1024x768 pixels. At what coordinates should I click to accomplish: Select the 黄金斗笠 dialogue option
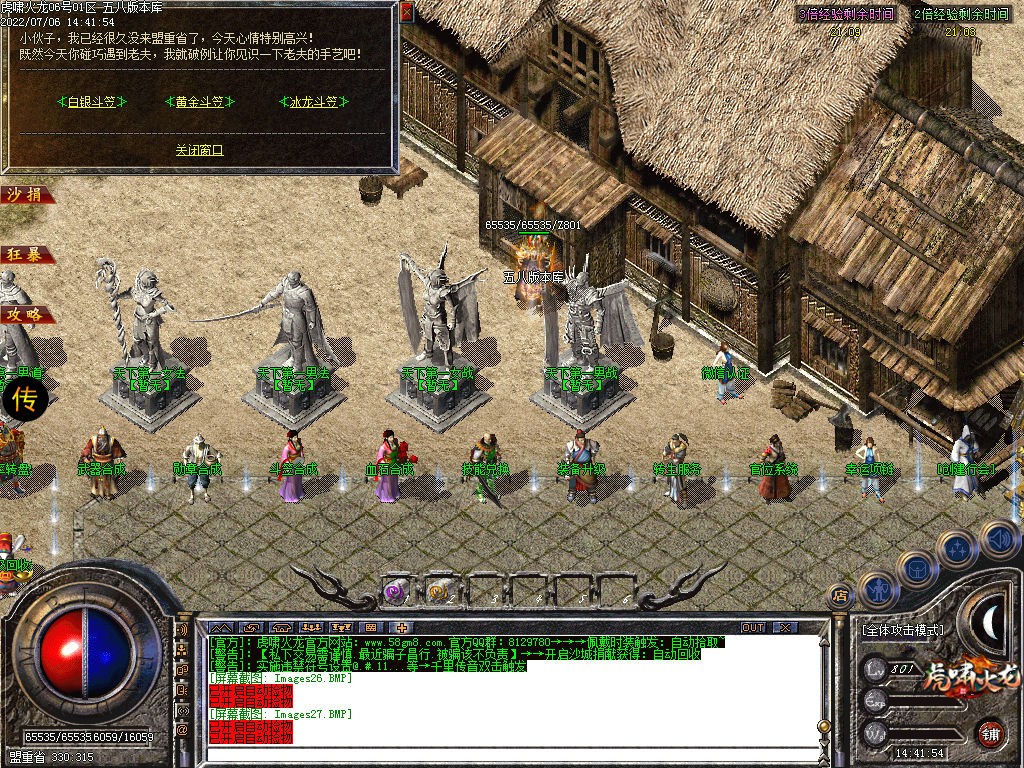coord(199,101)
